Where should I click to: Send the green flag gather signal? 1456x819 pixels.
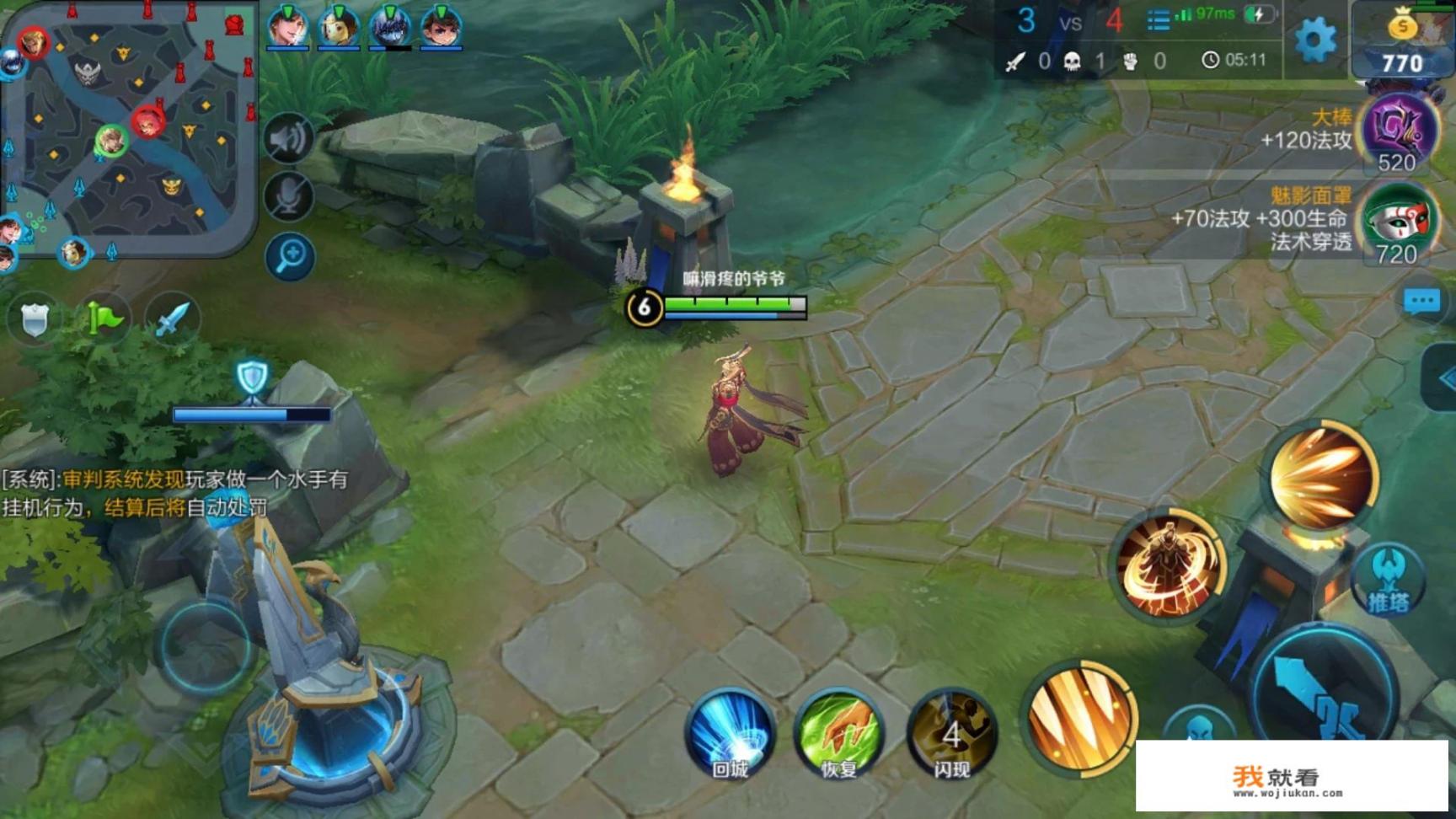coord(103,319)
